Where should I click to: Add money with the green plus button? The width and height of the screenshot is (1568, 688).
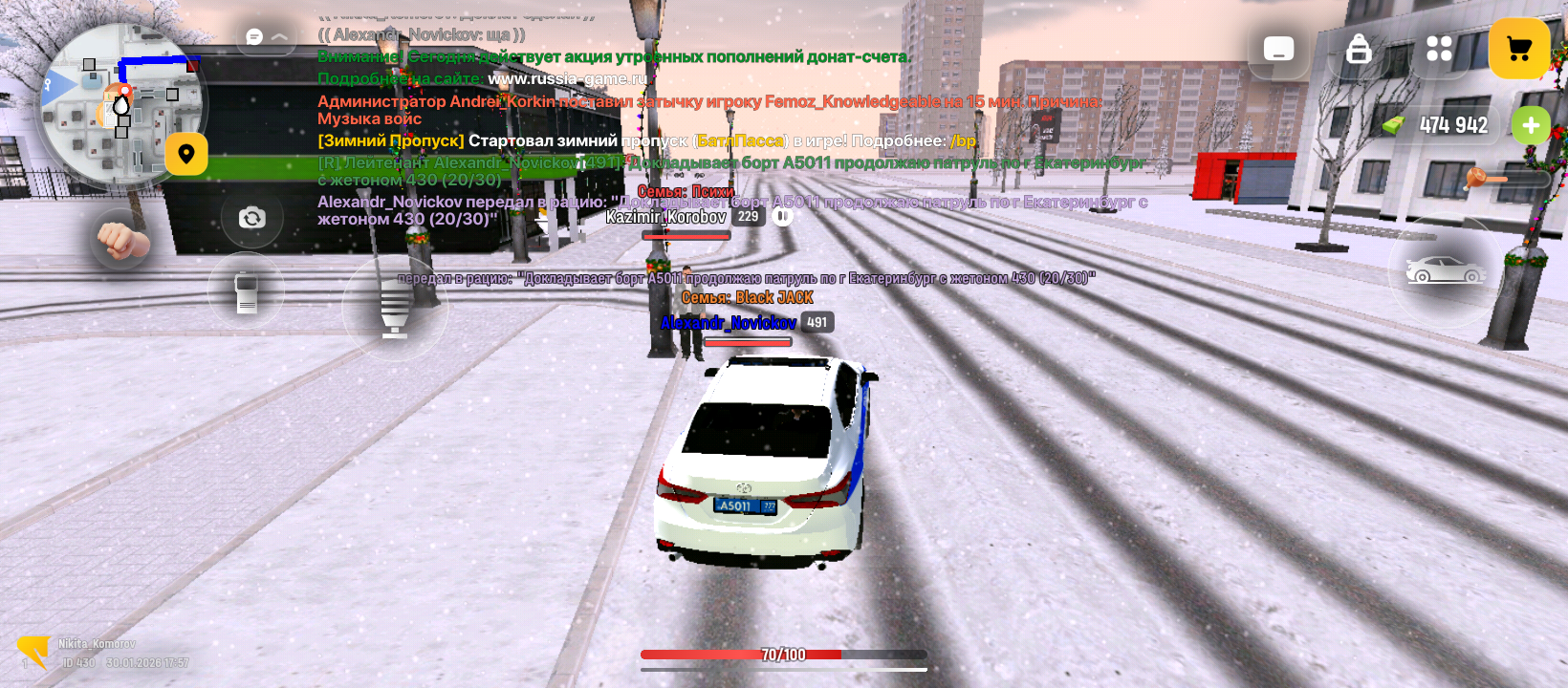[x=1531, y=125]
